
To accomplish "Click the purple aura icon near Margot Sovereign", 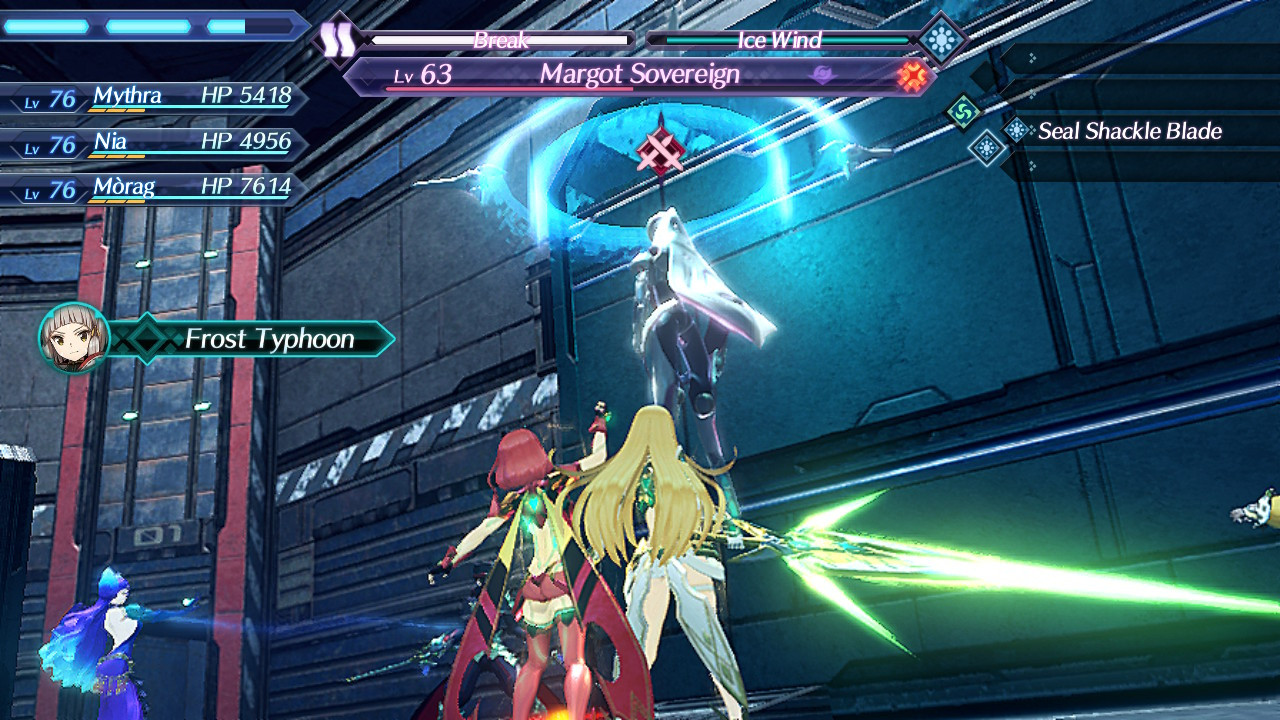I will pyautogui.click(x=822, y=71).
